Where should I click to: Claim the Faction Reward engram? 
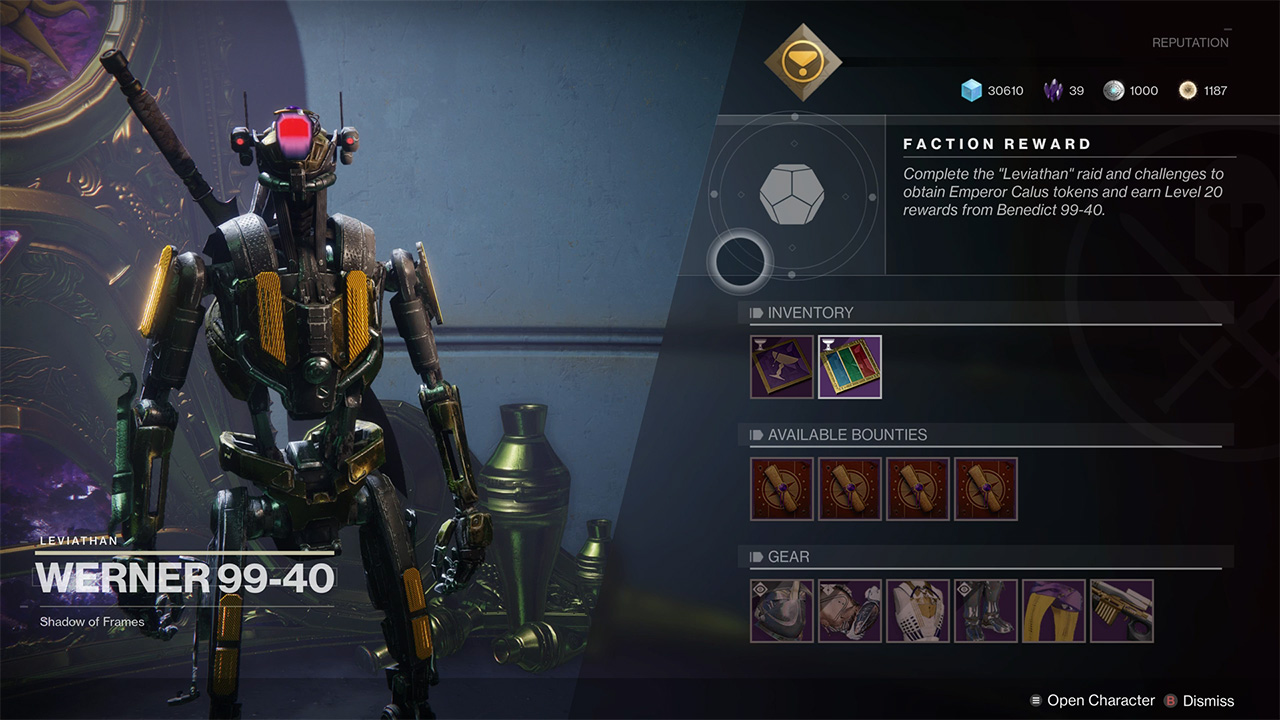[792, 194]
